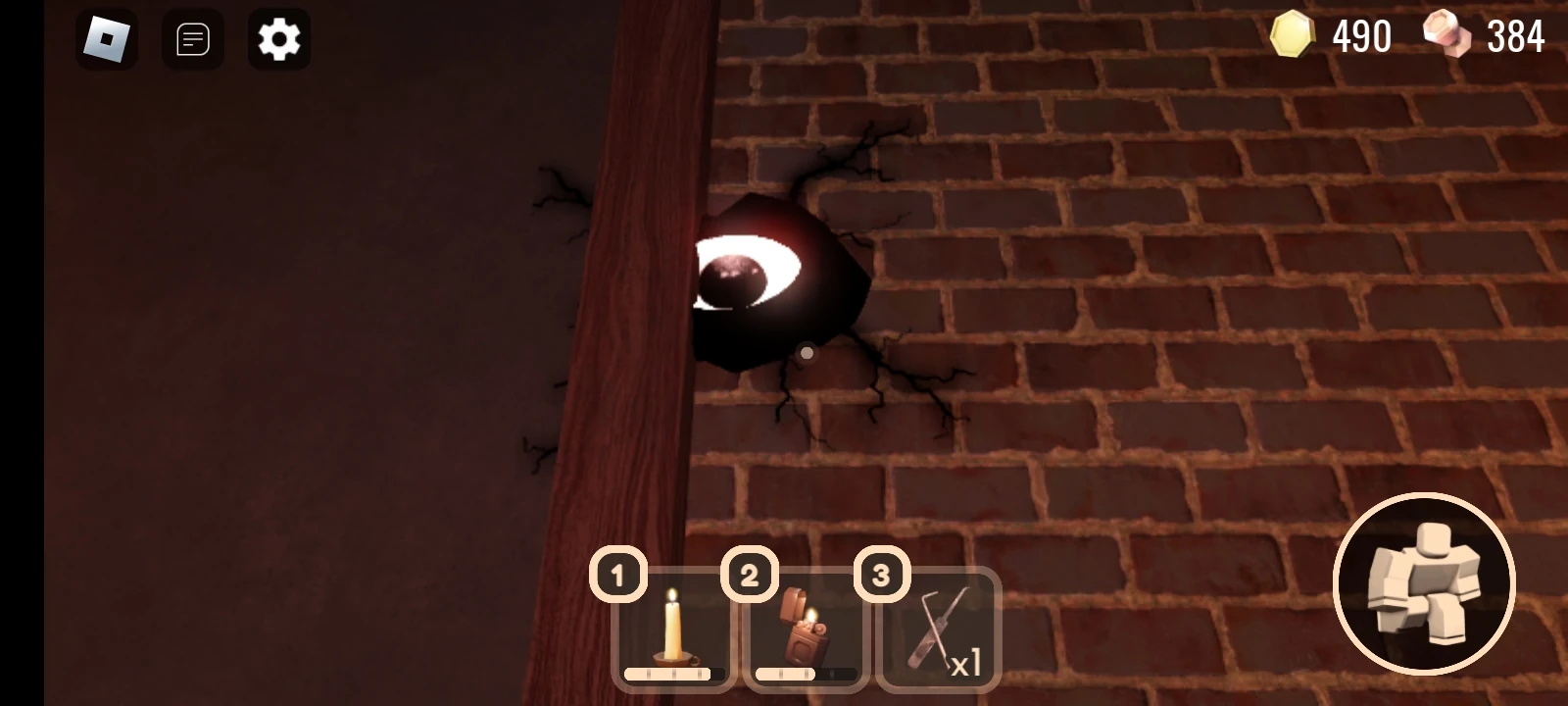Open the chat or notes panel
The image size is (1568, 706).
point(192,39)
